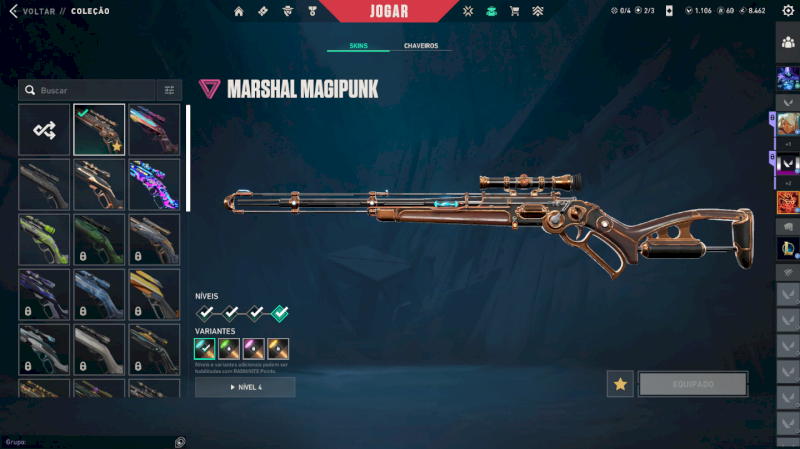Image resolution: width=800 pixels, height=449 pixels.
Task: Click the Equipado button
Action: 693,384
